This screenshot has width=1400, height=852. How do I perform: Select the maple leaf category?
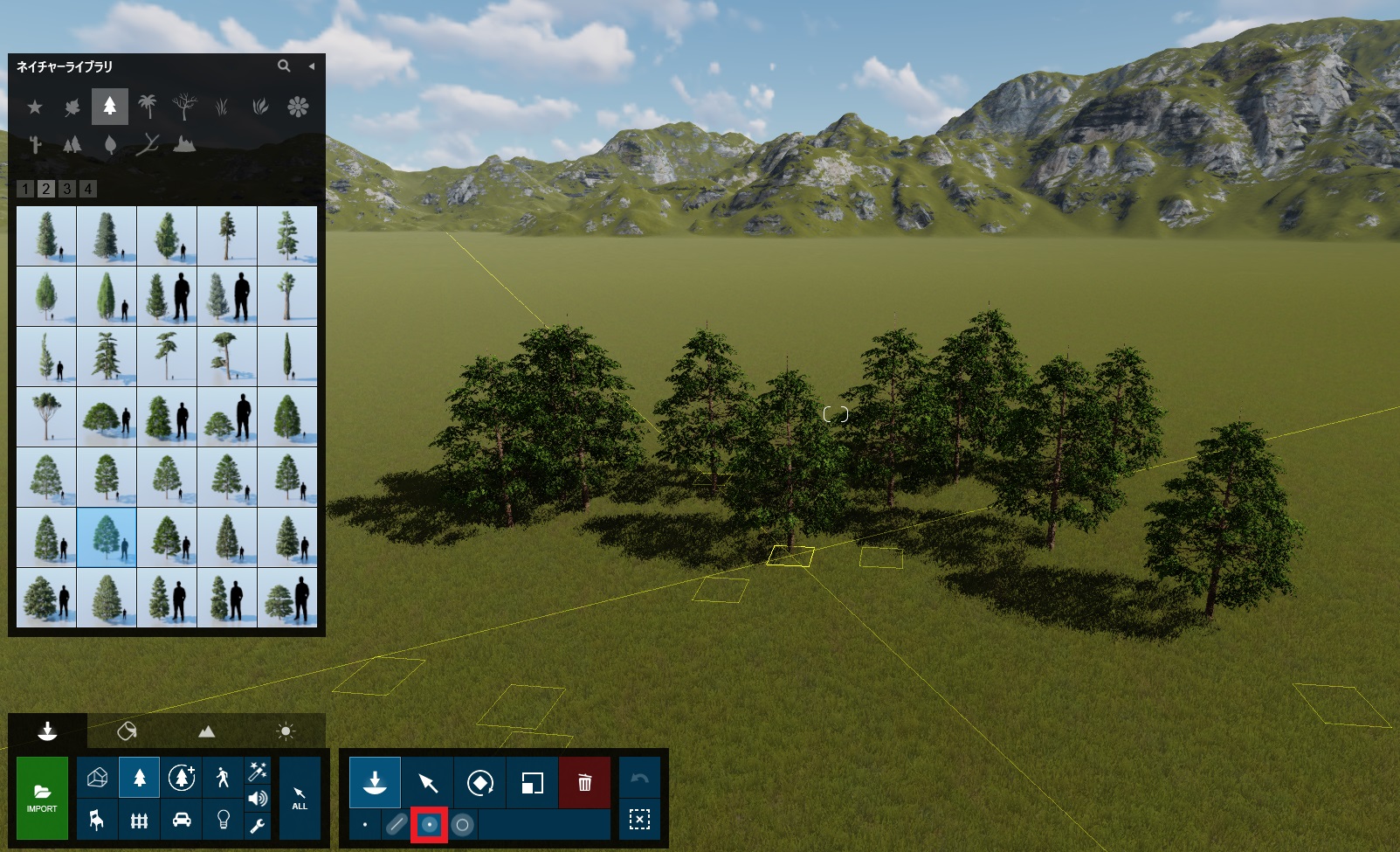coord(72,107)
